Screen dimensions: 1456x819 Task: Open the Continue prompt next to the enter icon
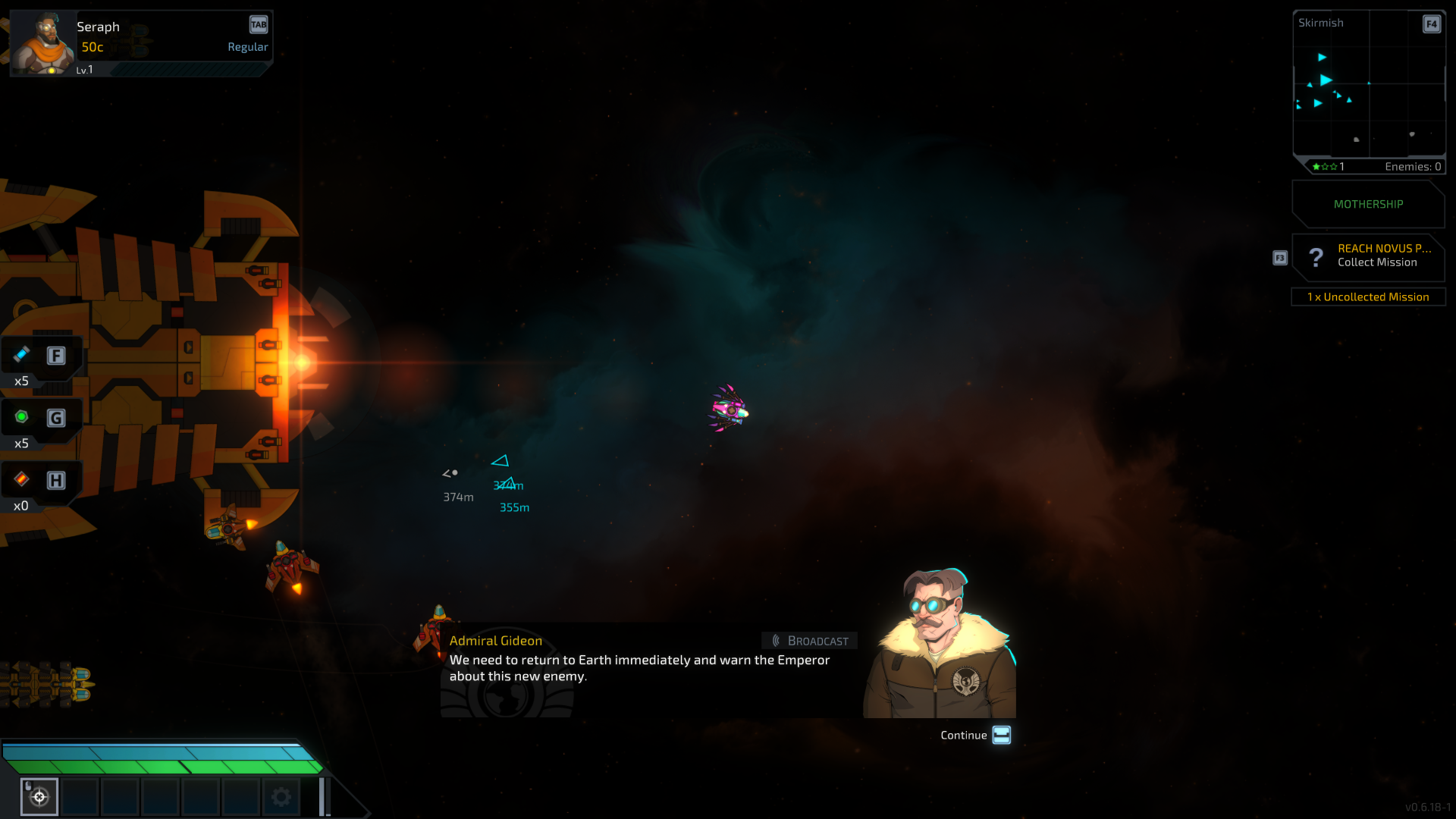[x=963, y=735]
